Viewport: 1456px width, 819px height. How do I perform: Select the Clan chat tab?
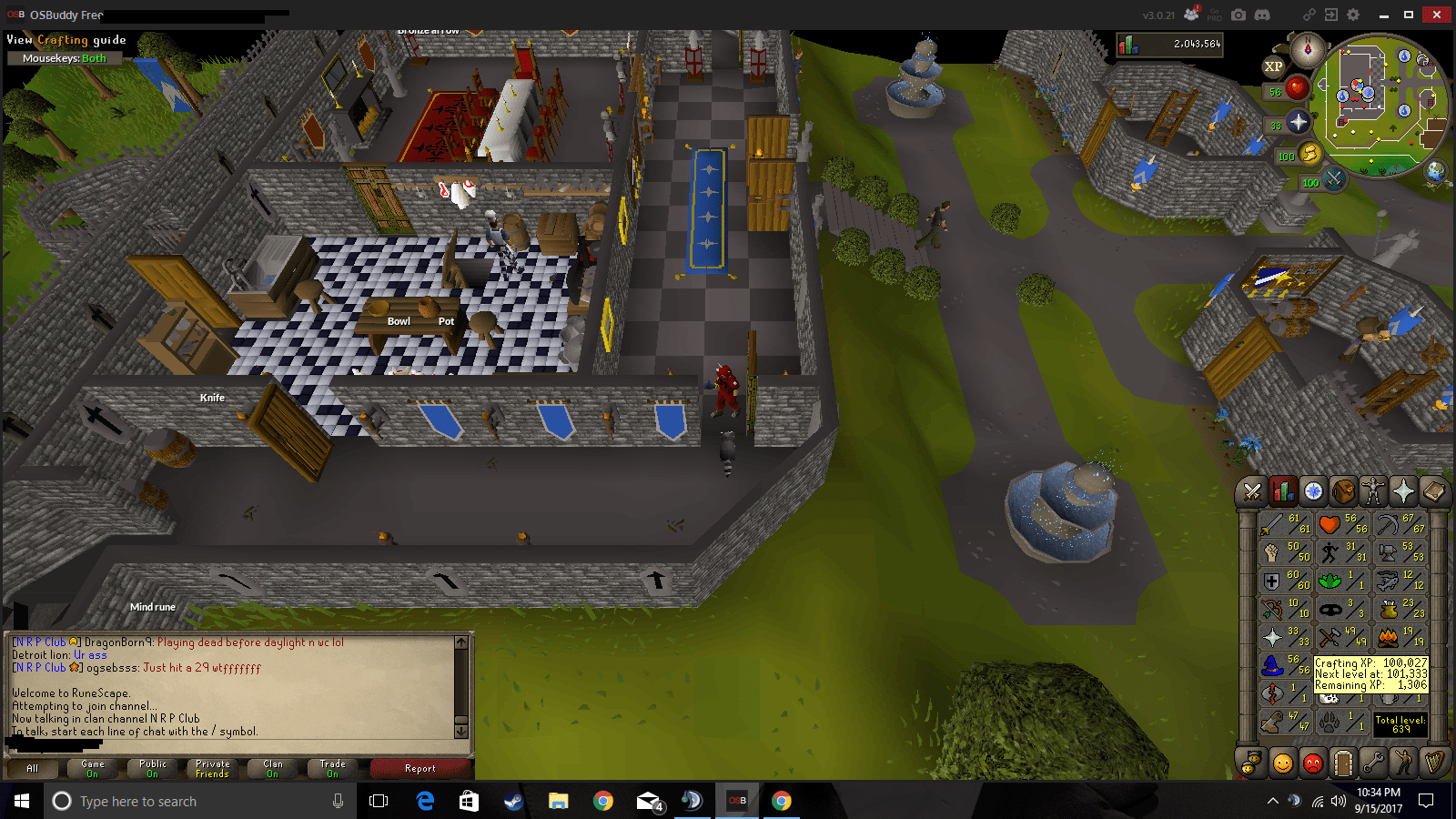(x=271, y=769)
